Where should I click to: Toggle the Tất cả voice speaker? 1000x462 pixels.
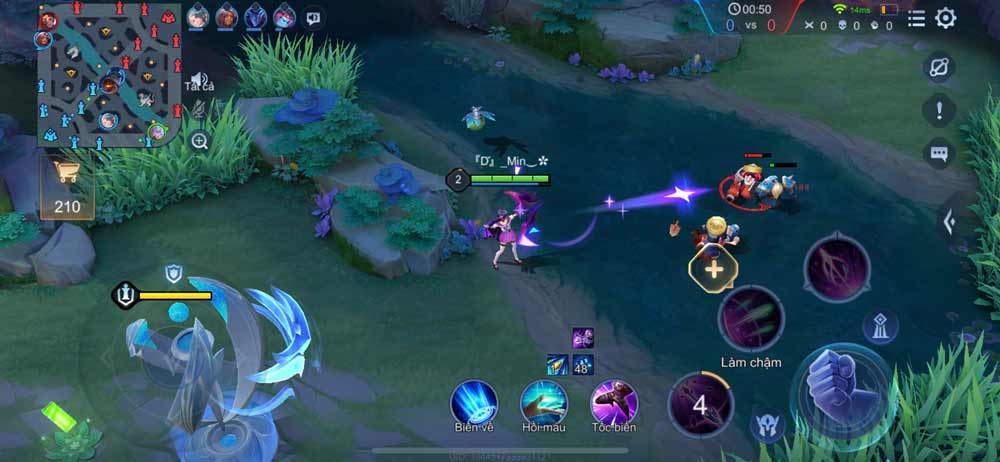click(x=200, y=81)
